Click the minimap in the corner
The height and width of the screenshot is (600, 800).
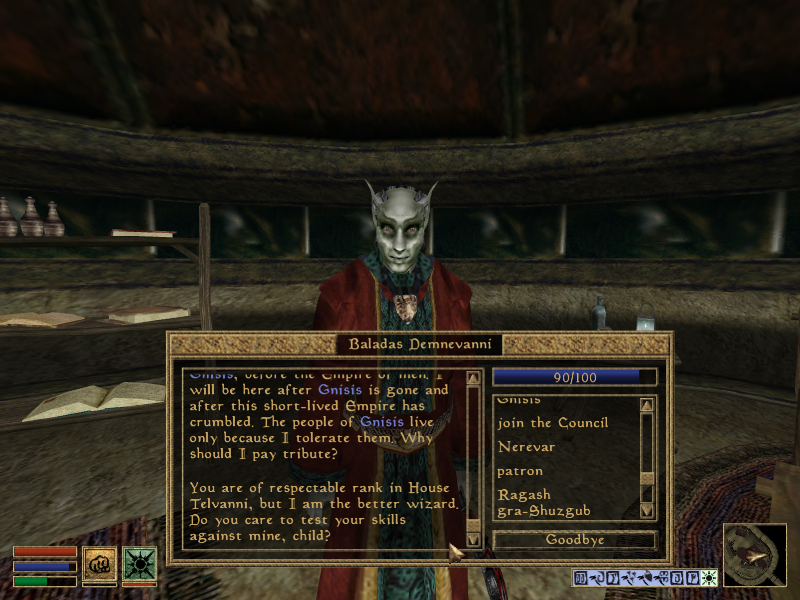pos(755,555)
